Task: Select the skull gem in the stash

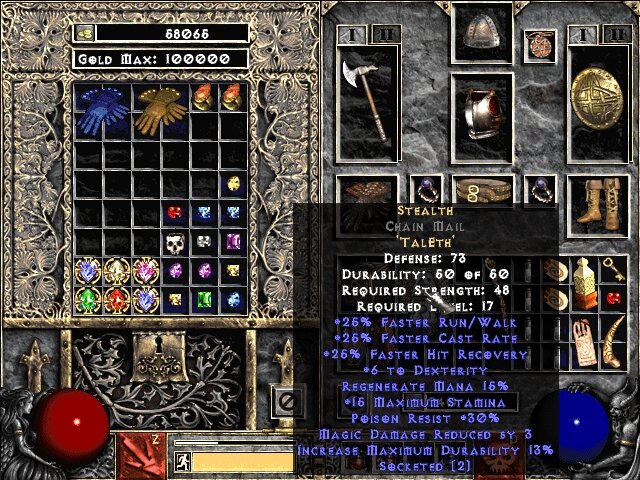Action: 177,242
